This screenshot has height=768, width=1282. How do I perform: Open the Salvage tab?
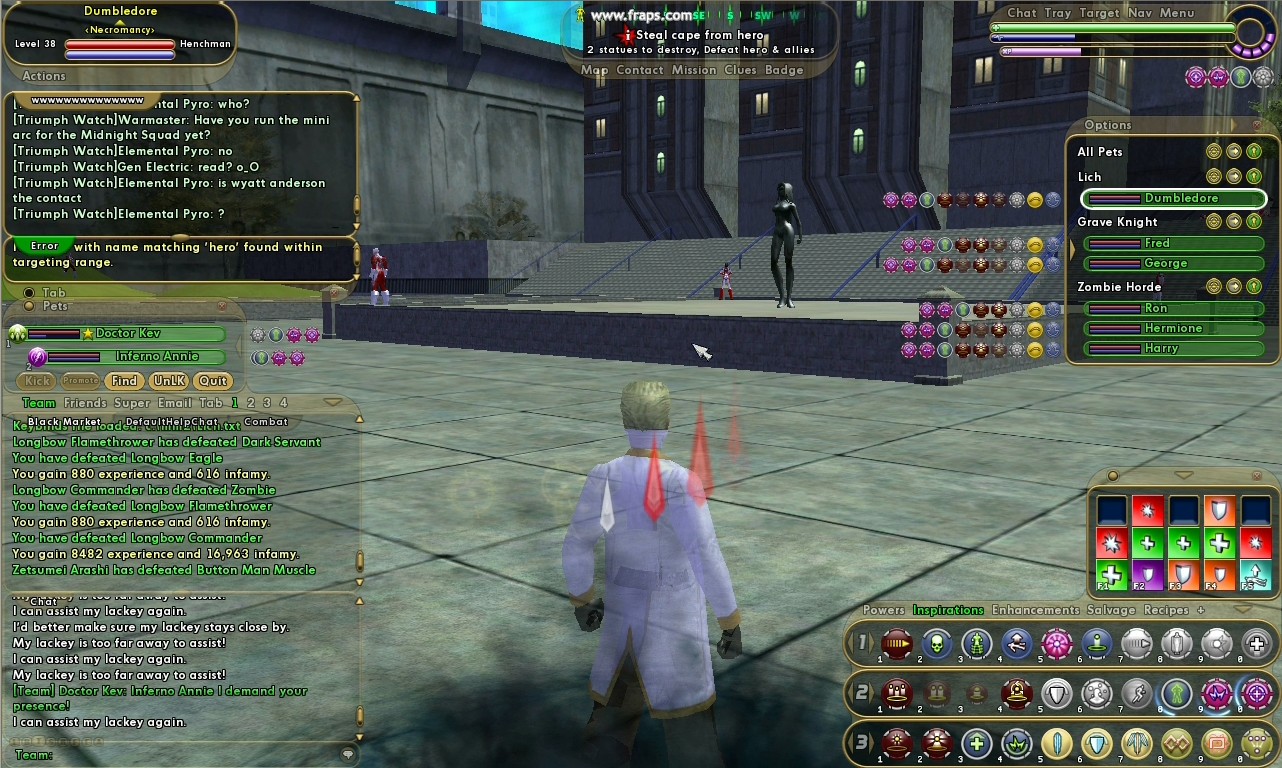(x=1111, y=610)
